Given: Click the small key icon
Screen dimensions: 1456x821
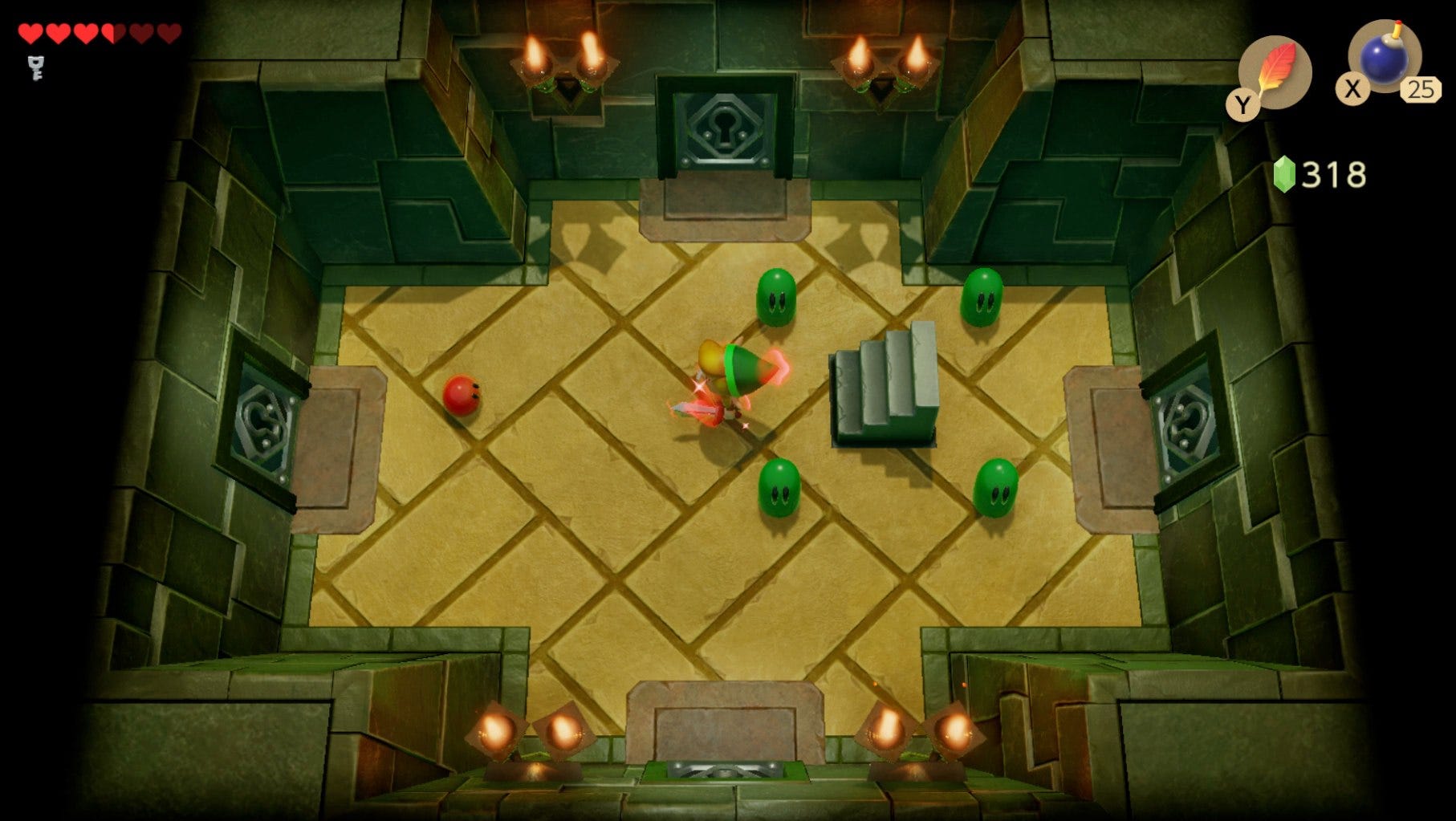Looking at the screenshot, I should point(34,68).
